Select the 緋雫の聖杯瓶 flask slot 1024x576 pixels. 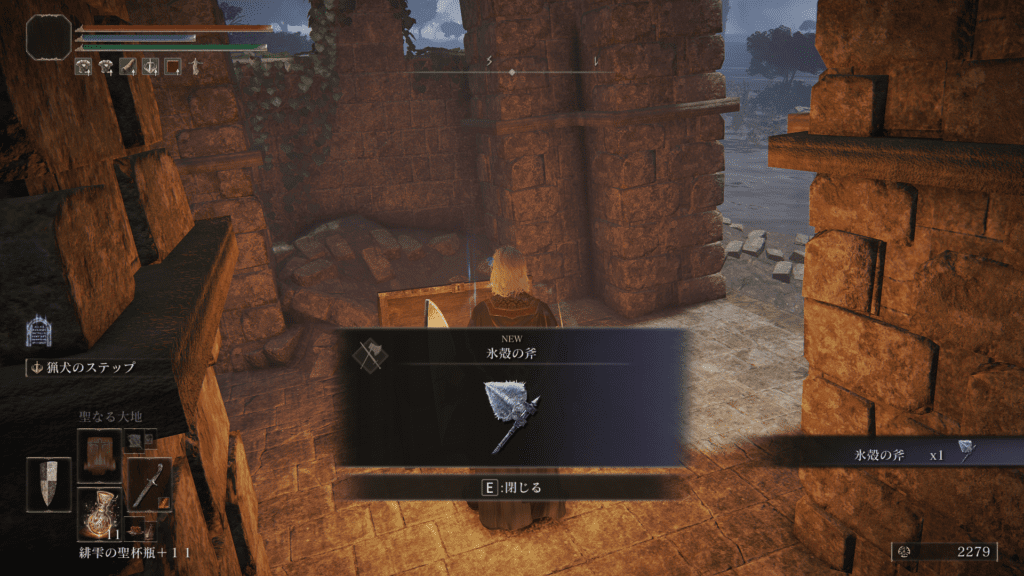click(99, 513)
